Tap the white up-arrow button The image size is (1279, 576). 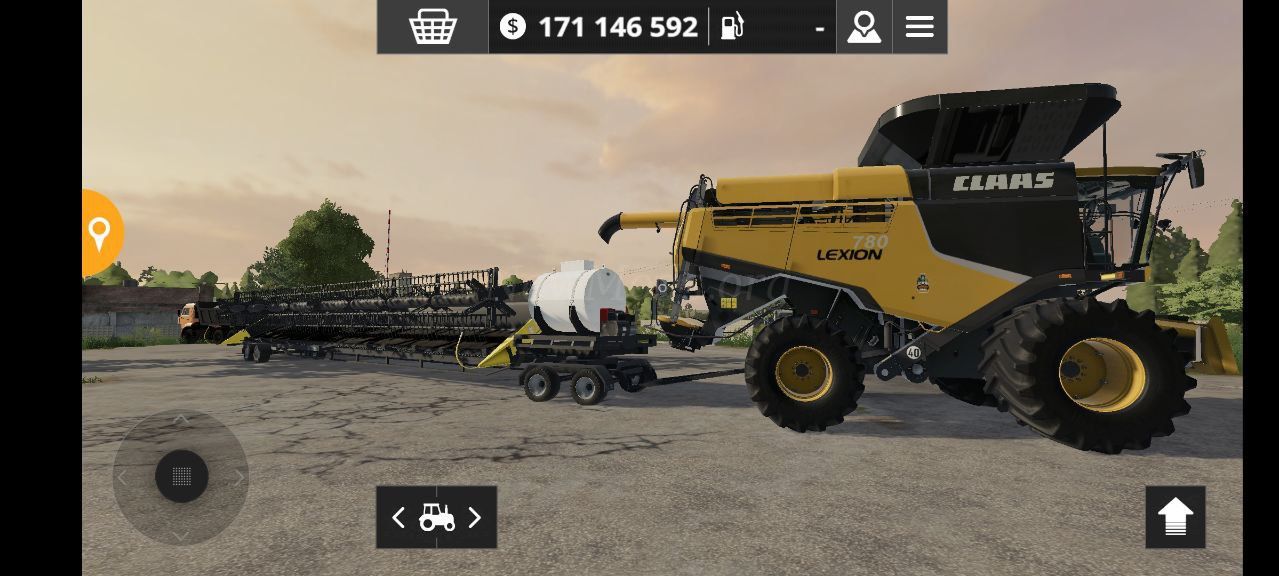[1175, 517]
